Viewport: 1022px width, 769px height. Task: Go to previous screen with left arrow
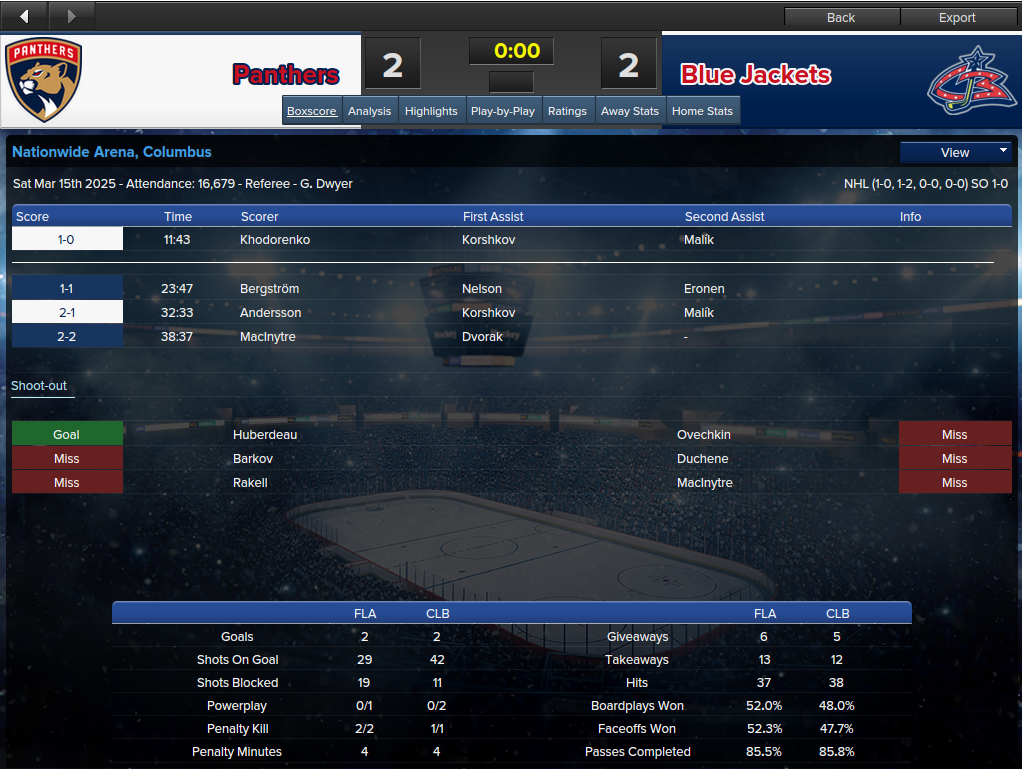(24, 16)
